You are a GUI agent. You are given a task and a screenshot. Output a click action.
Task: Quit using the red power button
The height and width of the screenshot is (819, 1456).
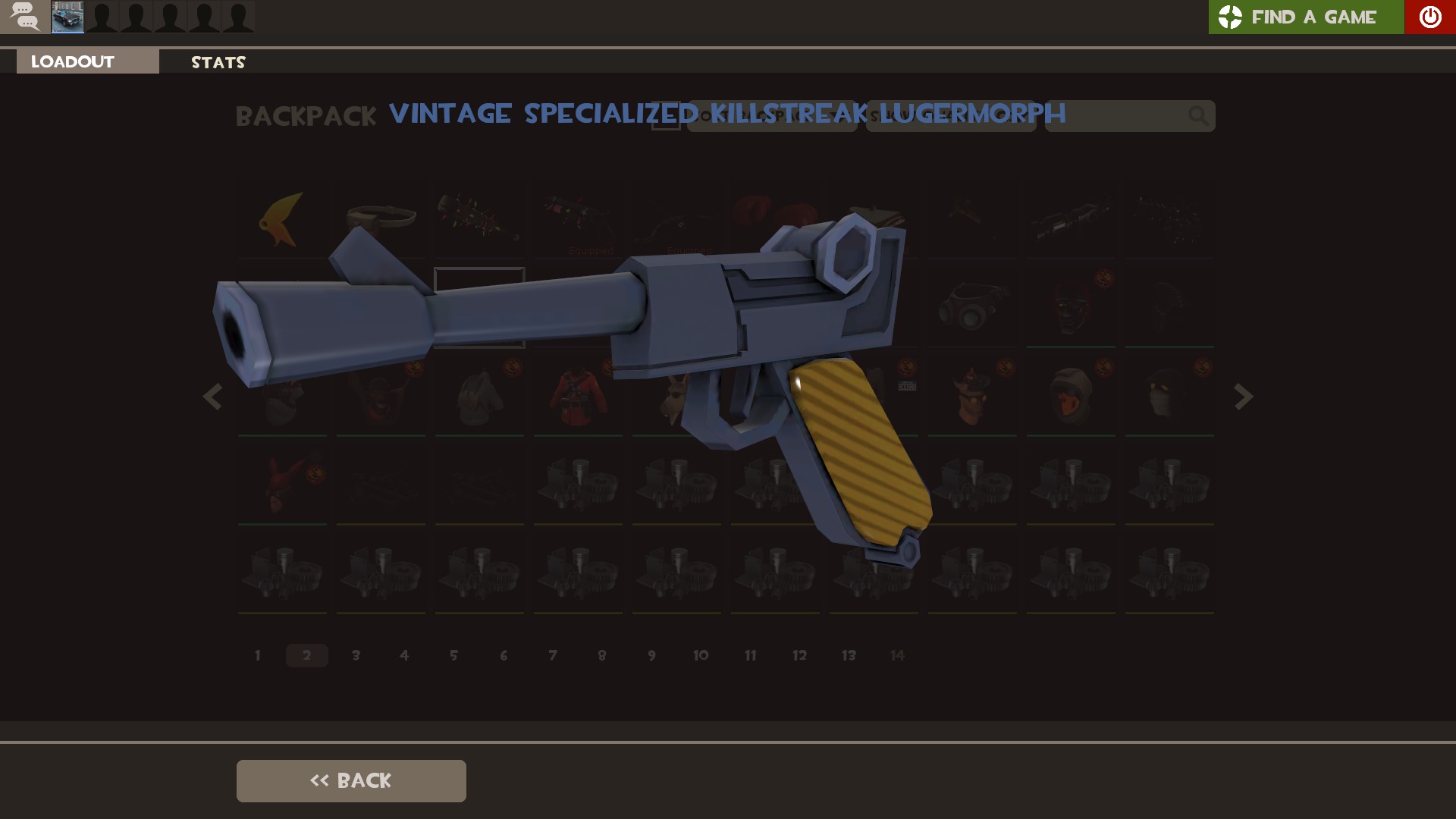point(1429,17)
